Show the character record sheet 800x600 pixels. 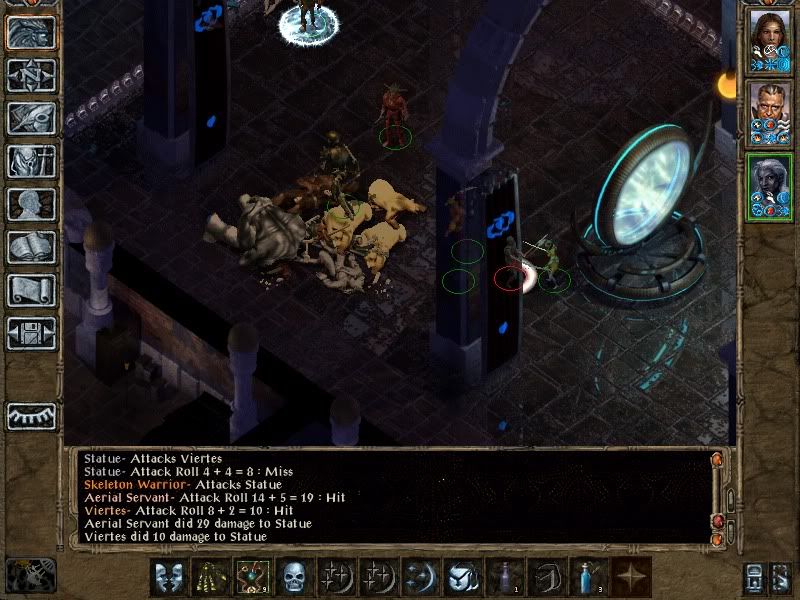[x=32, y=204]
